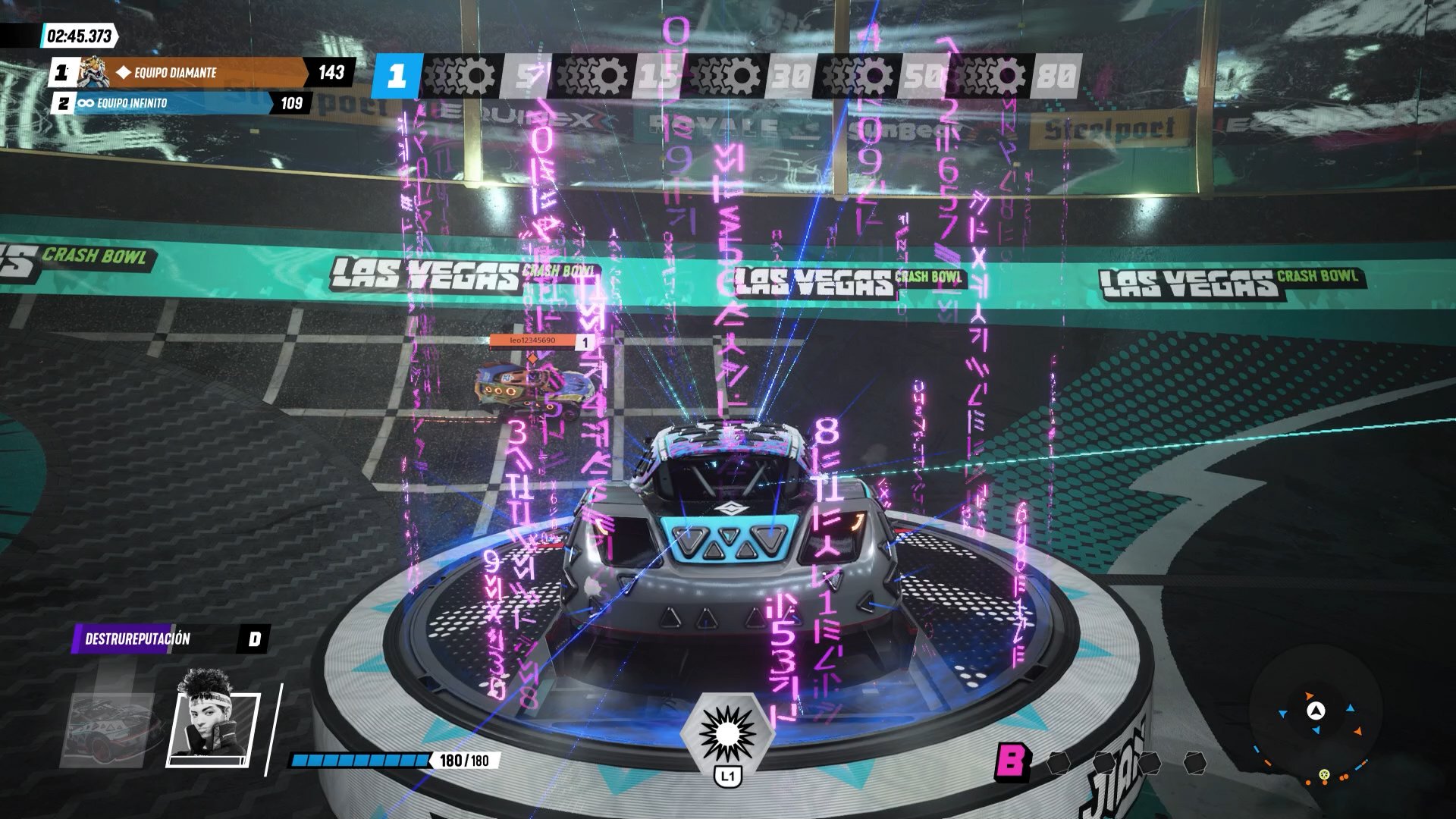Select the faded vehicle thumbnail
Image resolution: width=1456 pixels, height=819 pixels.
114,728
